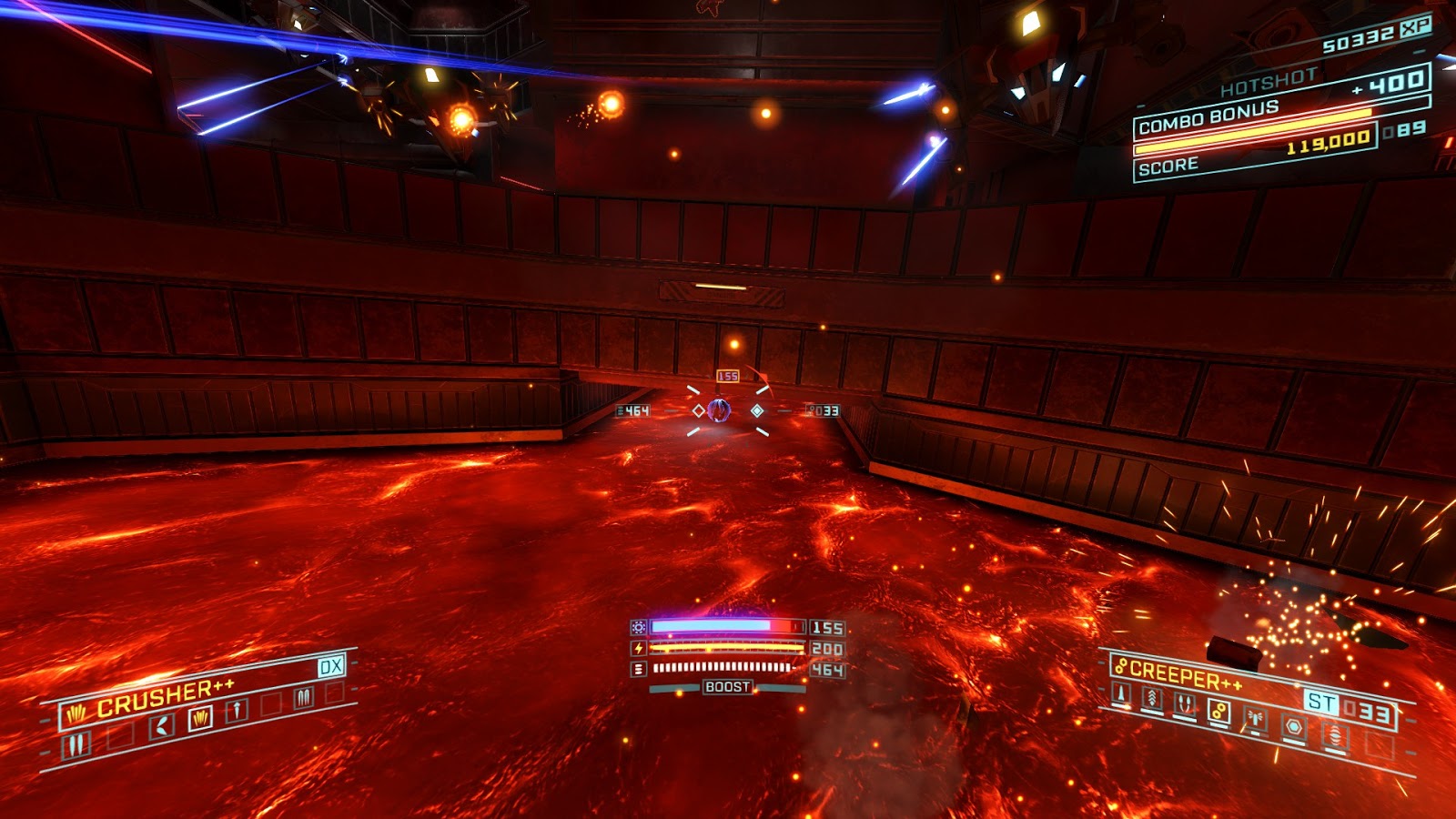The width and height of the screenshot is (1456, 819).
Task: Click the double-missile mod icon on CRUSHER++
Action: pos(304,696)
